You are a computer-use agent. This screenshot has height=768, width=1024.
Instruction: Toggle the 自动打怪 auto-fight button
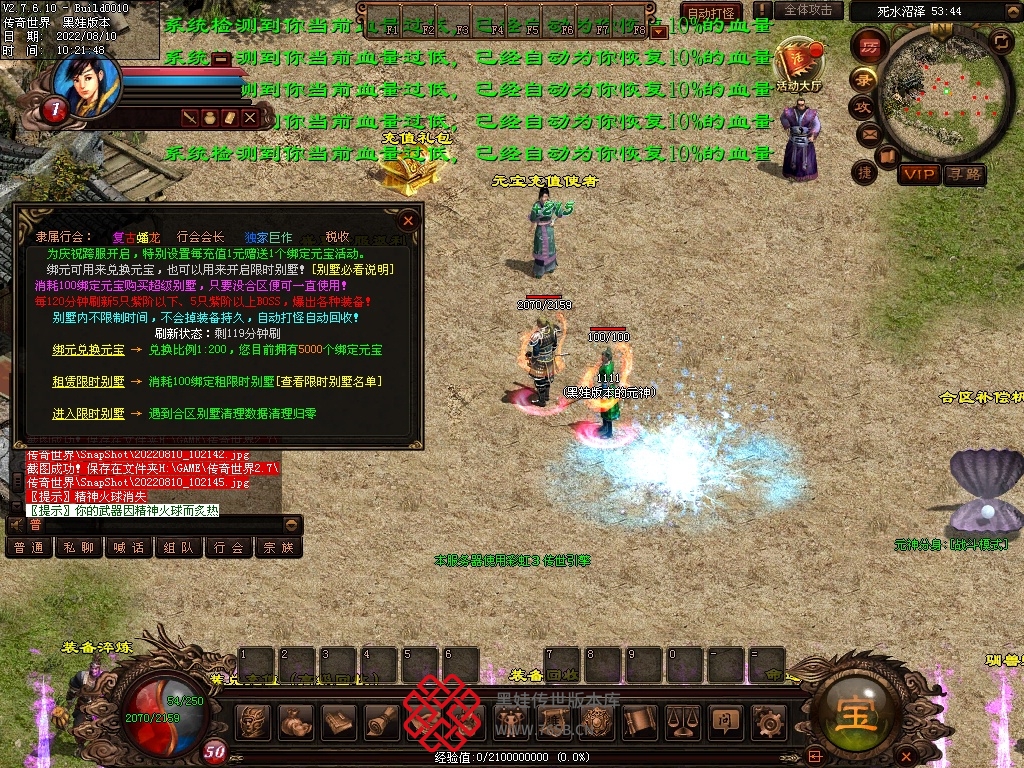[x=708, y=10]
